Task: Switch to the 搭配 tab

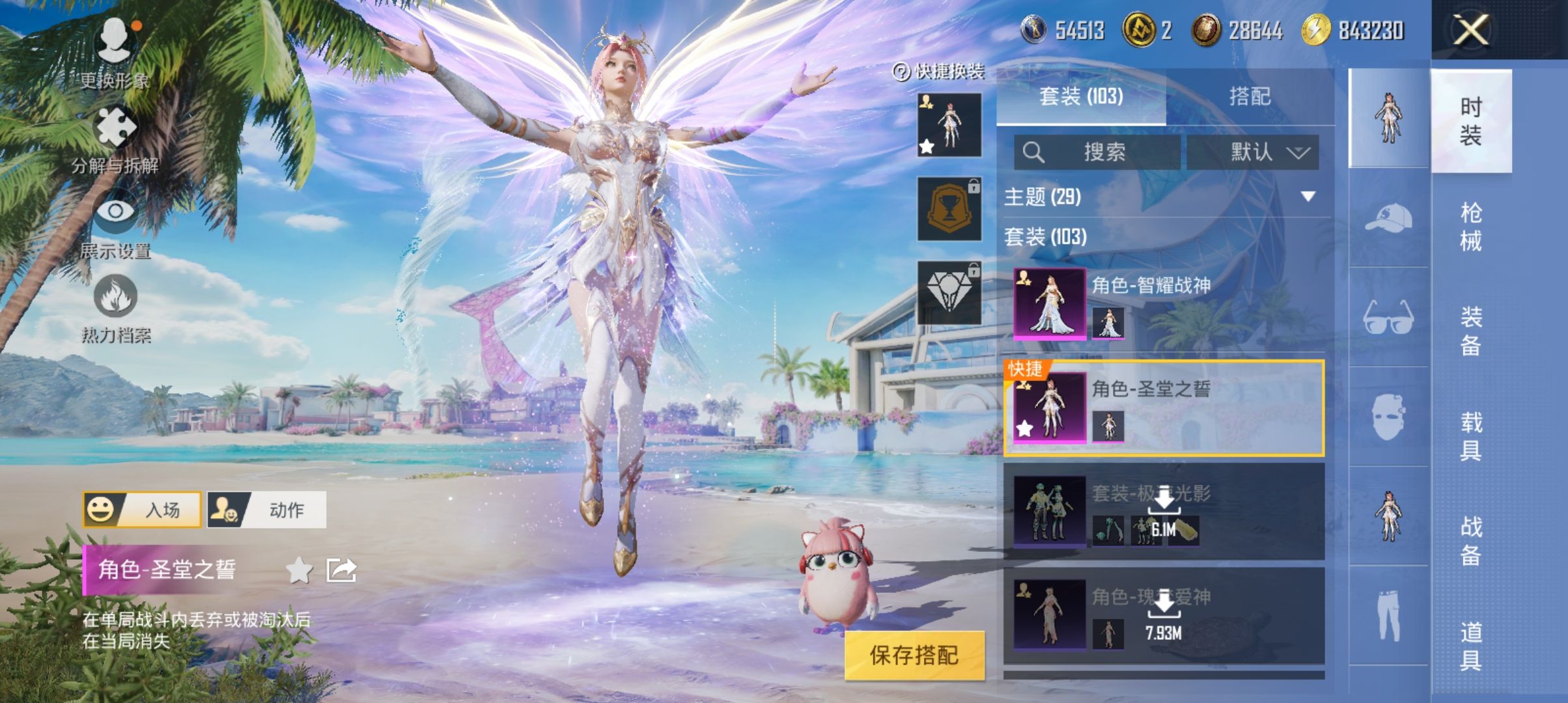Action: pyautogui.click(x=1250, y=96)
